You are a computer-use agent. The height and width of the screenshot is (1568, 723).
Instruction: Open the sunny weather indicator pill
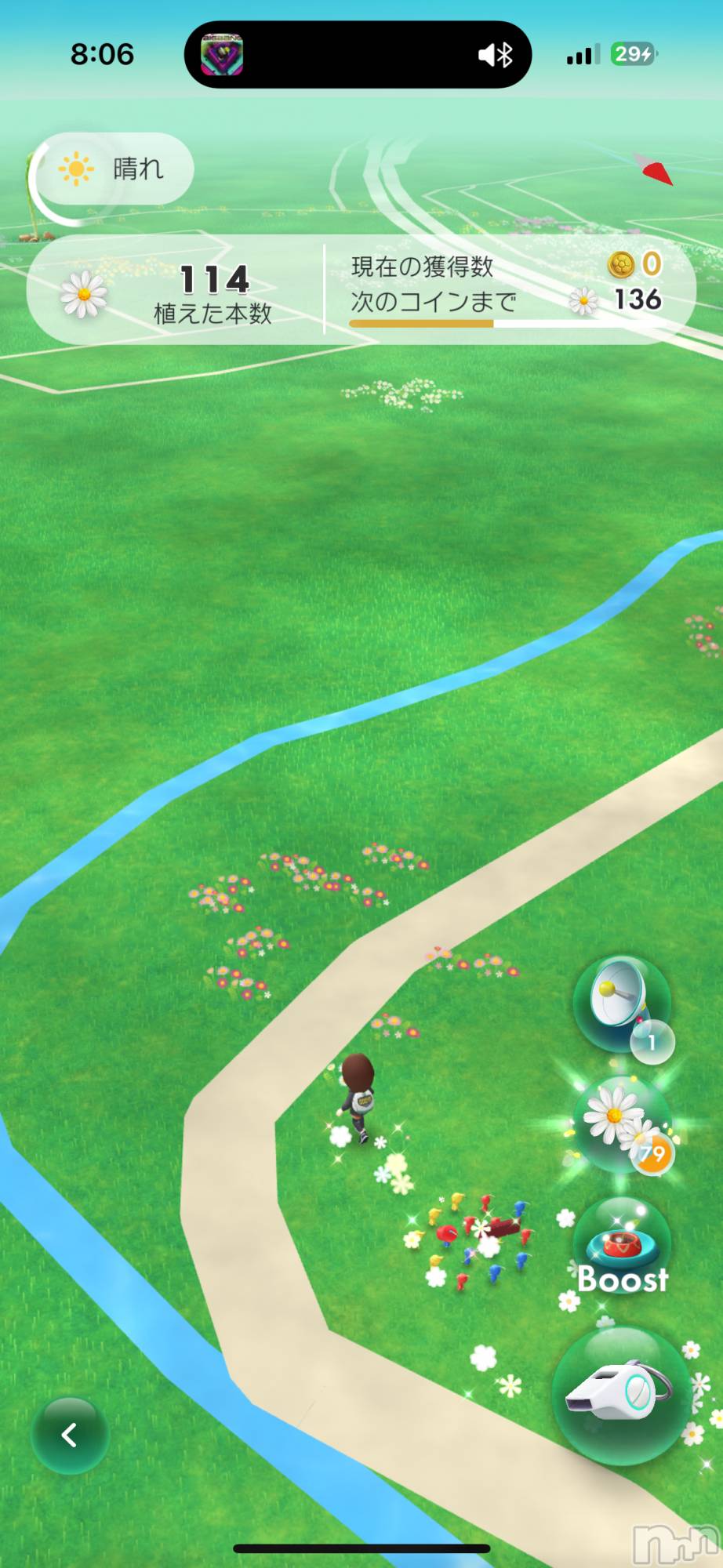[x=113, y=169]
